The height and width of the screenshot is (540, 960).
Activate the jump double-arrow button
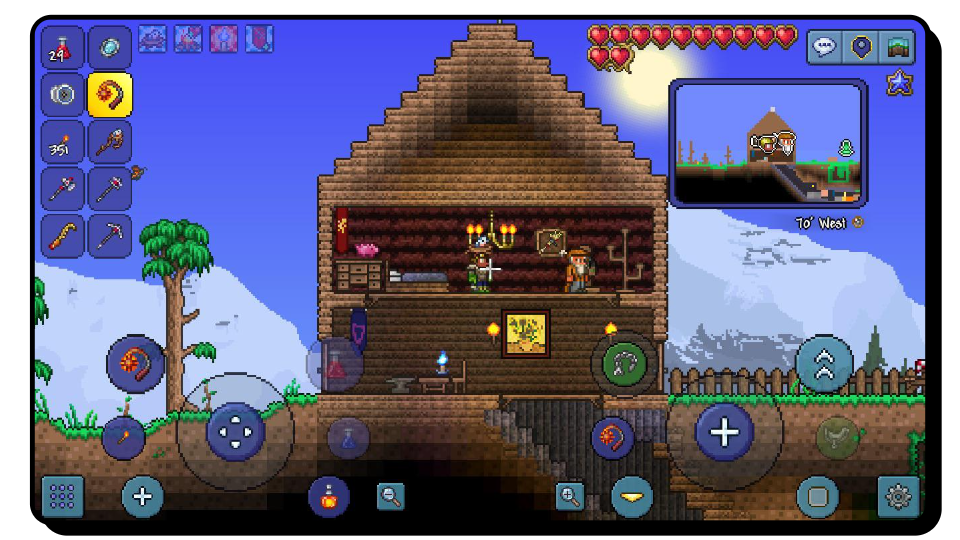point(825,364)
